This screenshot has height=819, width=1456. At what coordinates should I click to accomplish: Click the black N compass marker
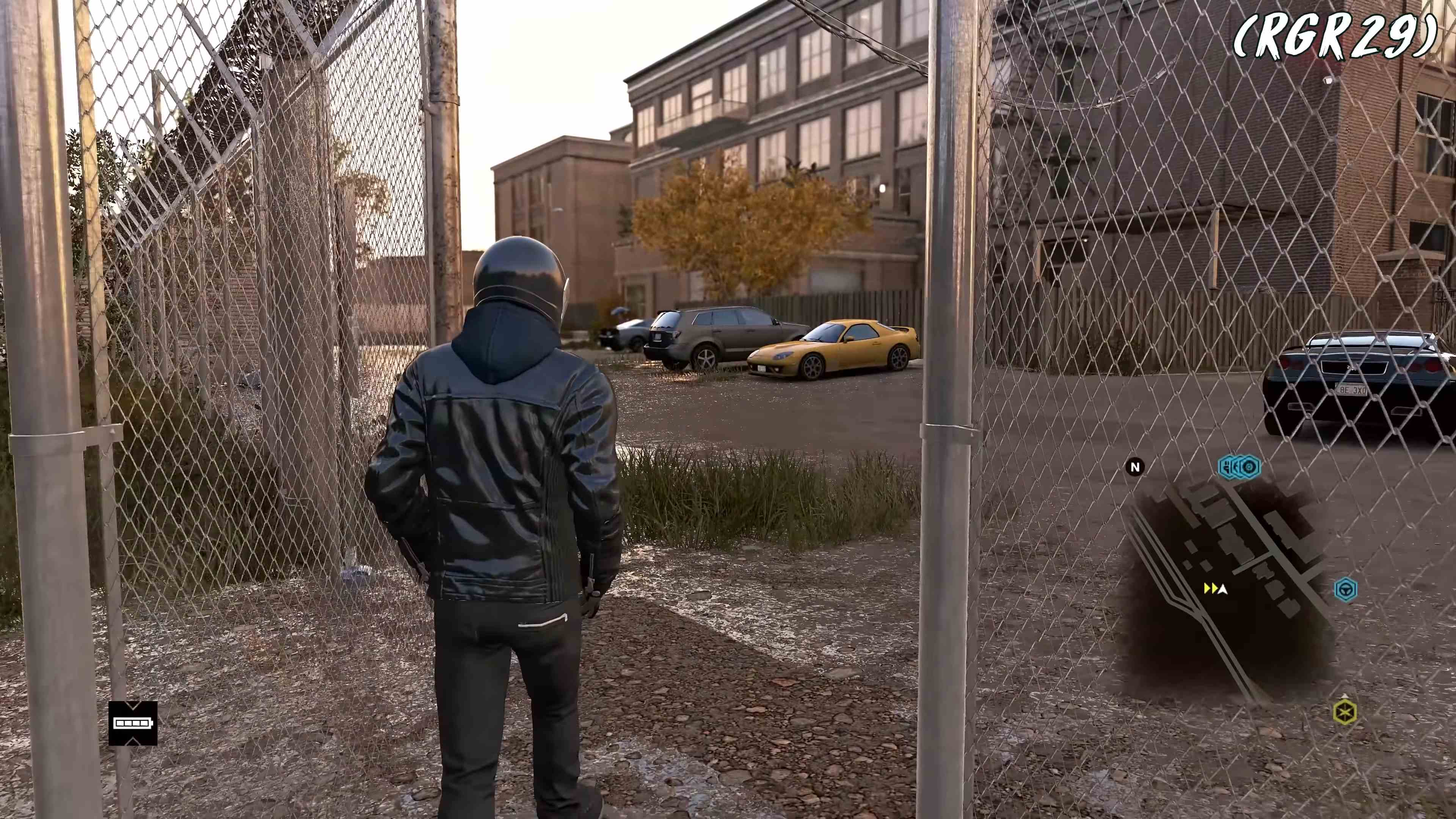pyautogui.click(x=1135, y=468)
